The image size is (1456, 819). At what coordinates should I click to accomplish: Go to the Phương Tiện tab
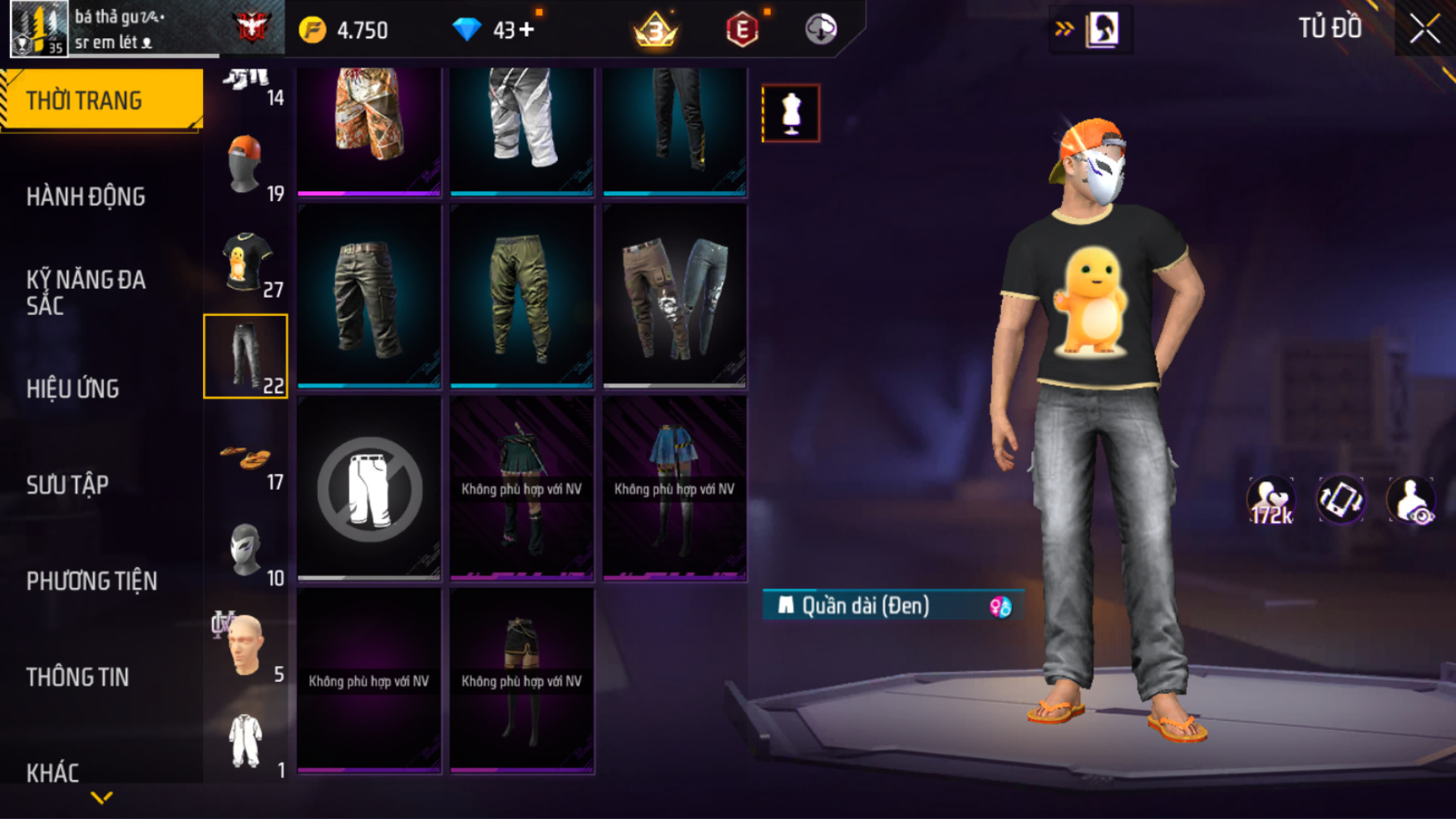point(91,581)
